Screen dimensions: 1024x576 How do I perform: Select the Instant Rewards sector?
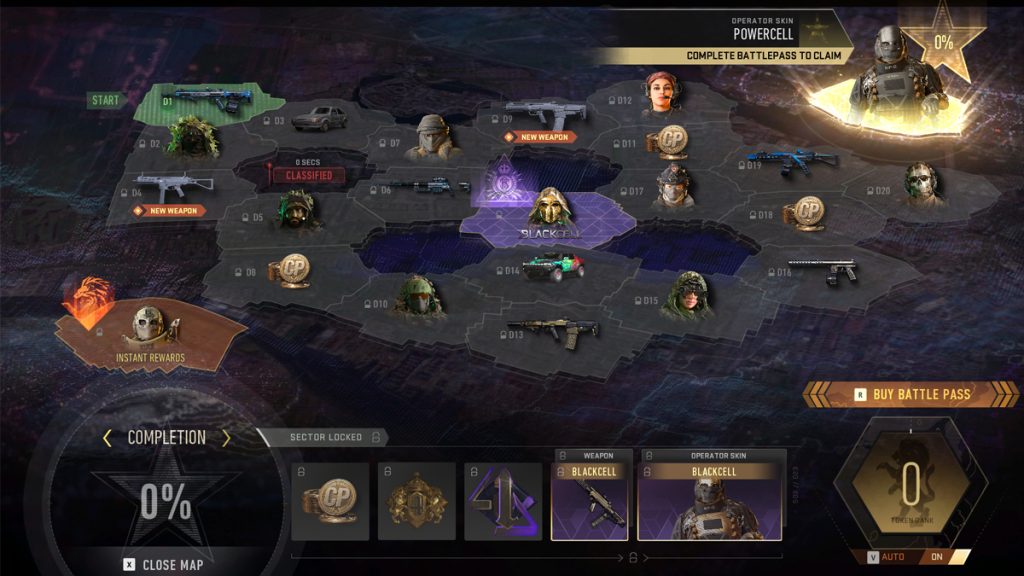point(150,330)
